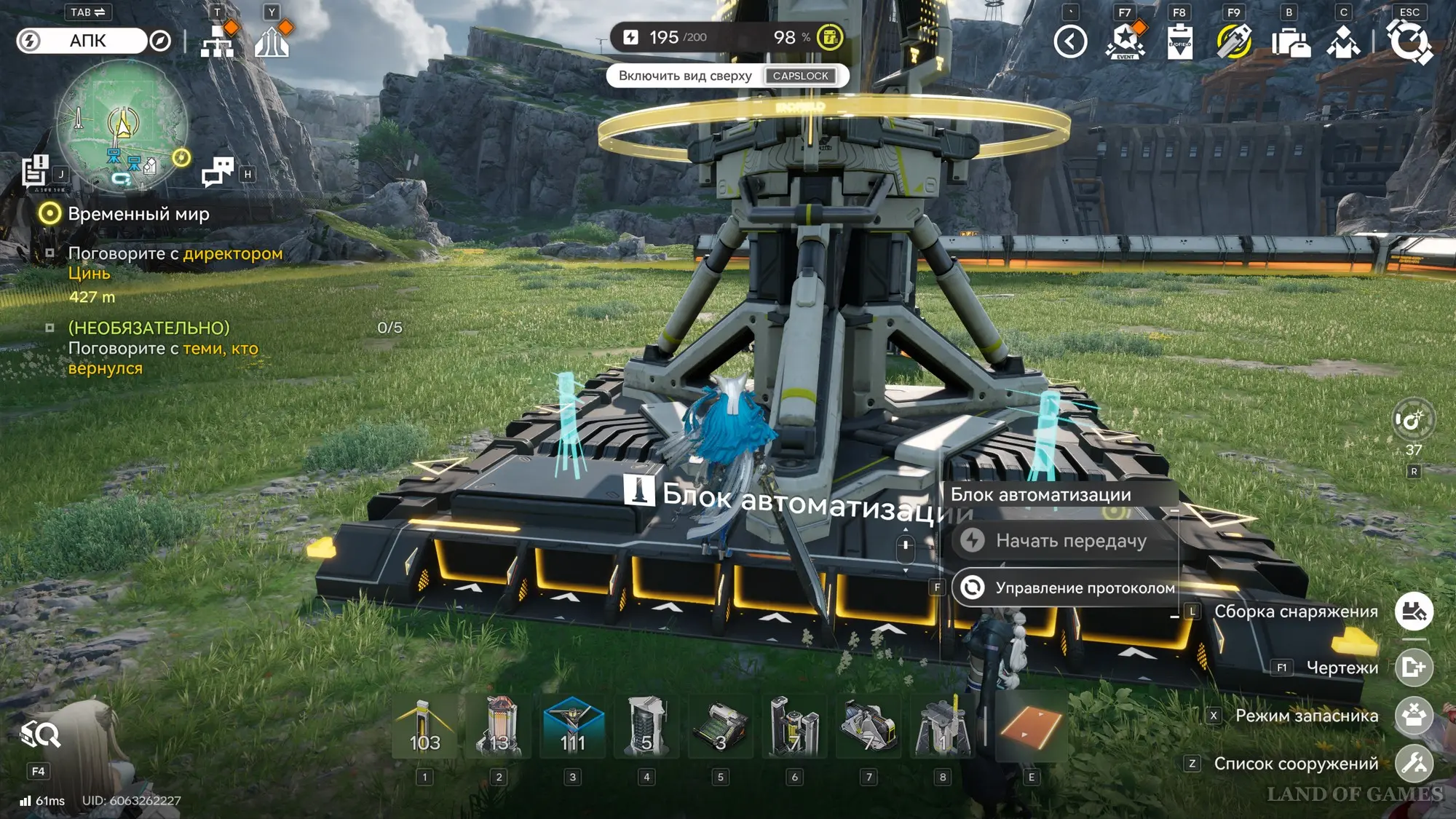Image resolution: width=1456 pixels, height=819 pixels.
Task: Collapse top menu with the back arrow
Action: (x=1070, y=41)
